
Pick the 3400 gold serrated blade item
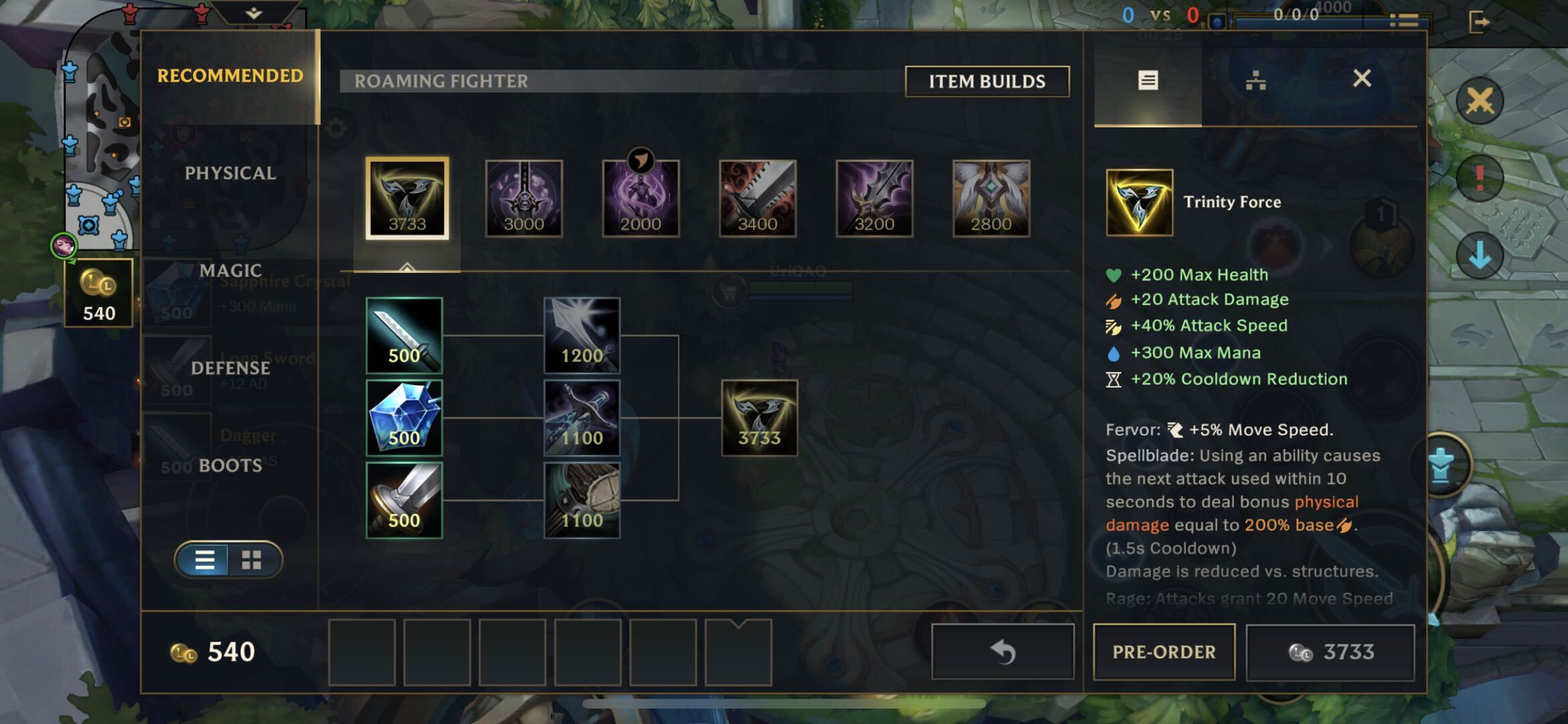coord(758,198)
